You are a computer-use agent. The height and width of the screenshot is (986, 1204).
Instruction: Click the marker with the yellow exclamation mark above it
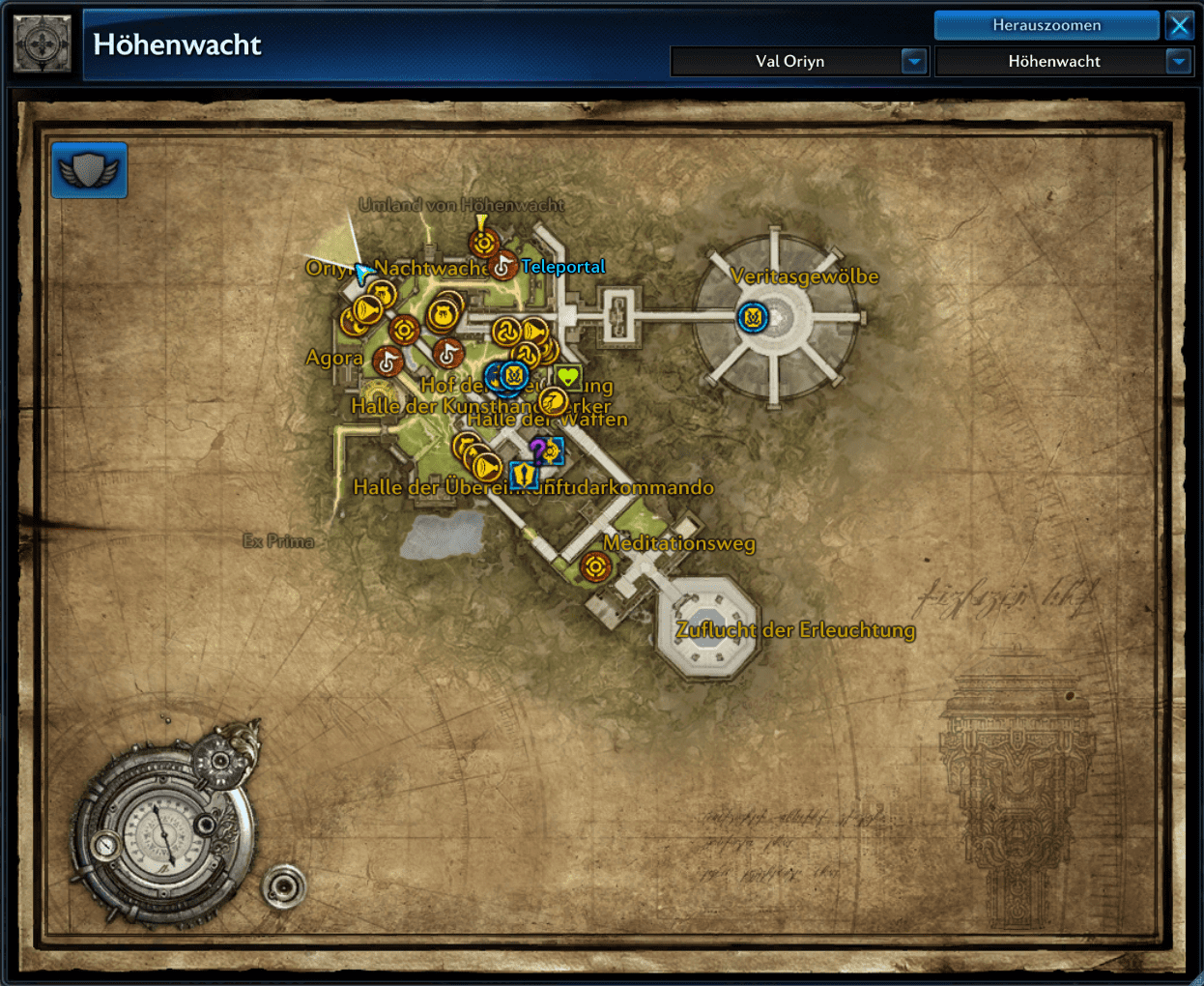[483, 243]
